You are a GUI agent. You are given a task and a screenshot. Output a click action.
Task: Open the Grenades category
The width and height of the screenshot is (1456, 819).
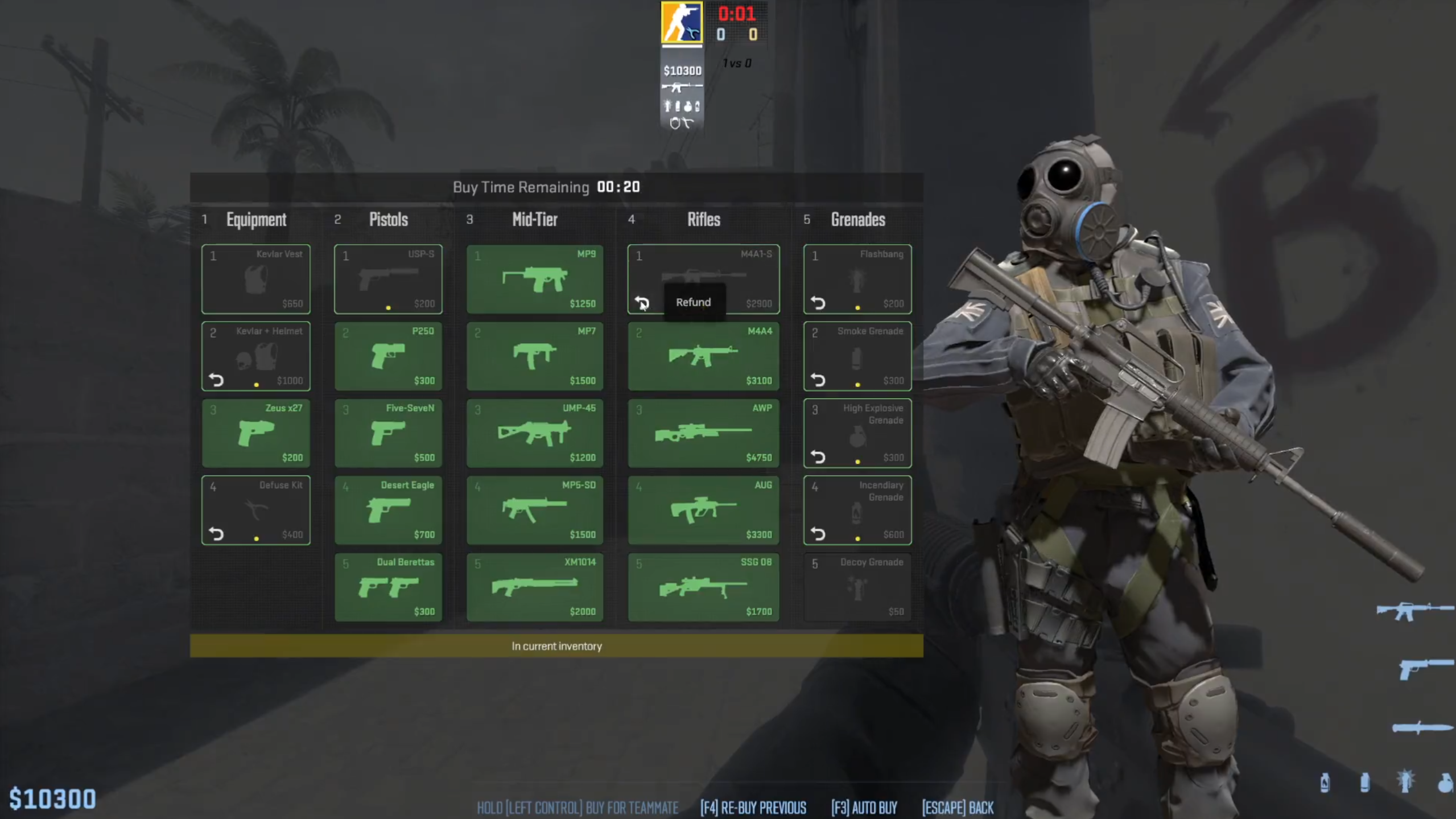pyautogui.click(x=857, y=220)
